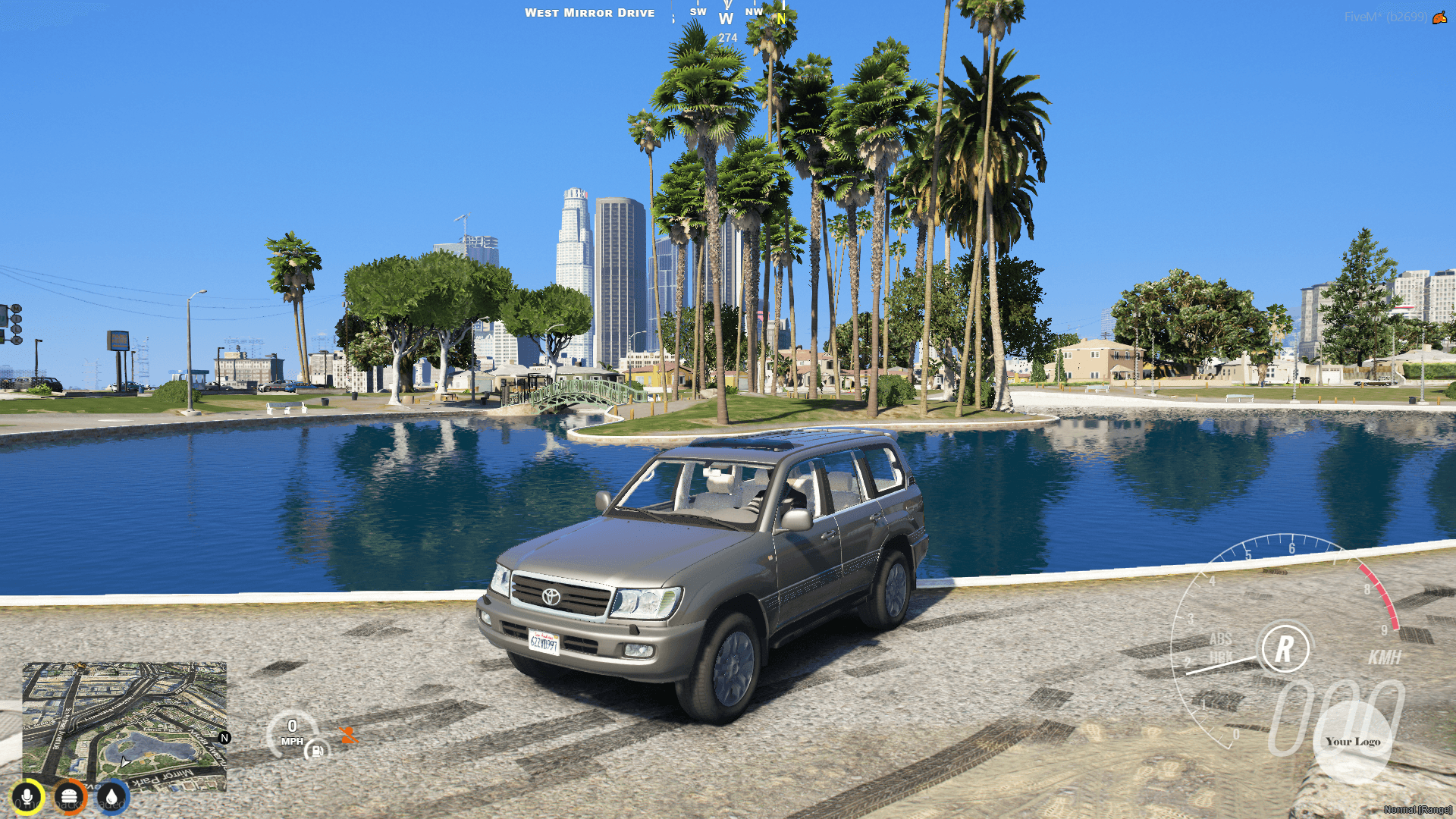Select the burger hunger status icon
The height and width of the screenshot is (819, 1456).
tap(71, 797)
